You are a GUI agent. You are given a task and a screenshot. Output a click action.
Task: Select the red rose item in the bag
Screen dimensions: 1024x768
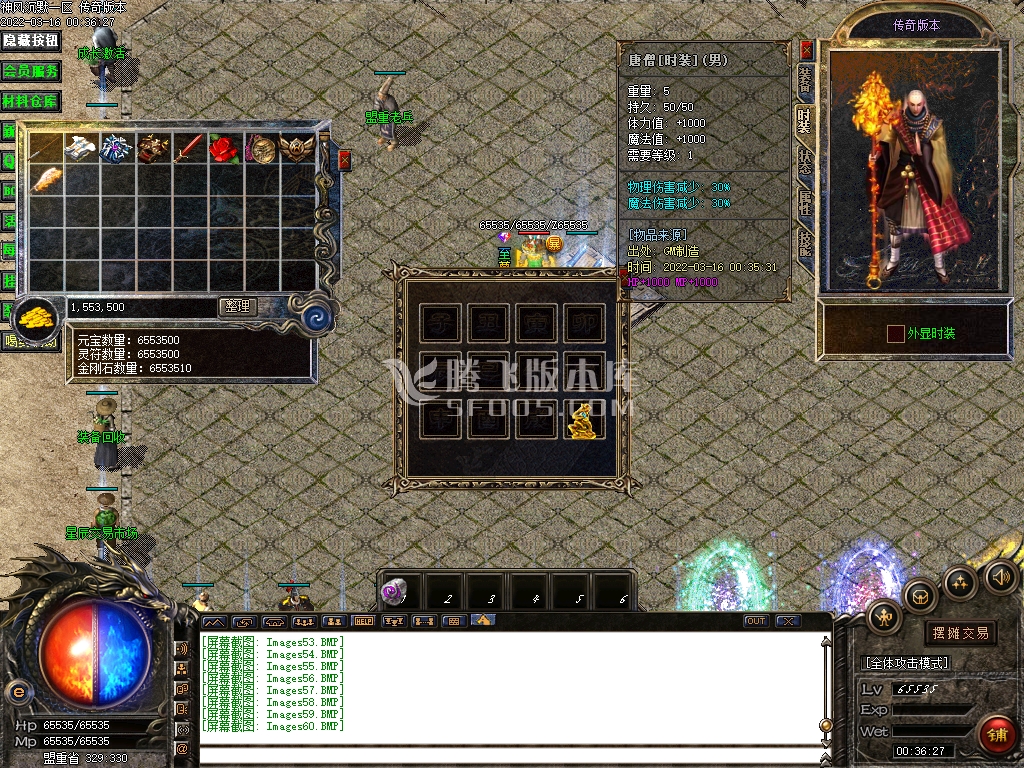[223, 149]
